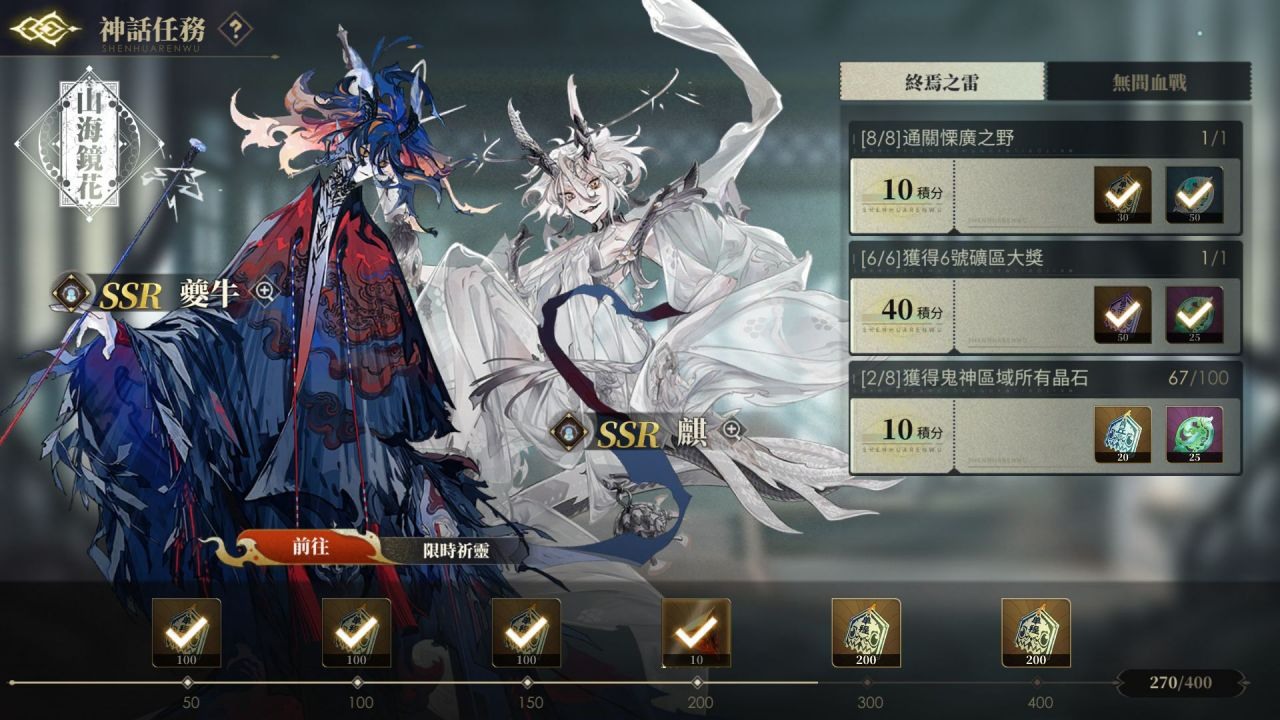The height and width of the screenshot is (720, 1280).
Task: Switch to the 無間血戰 tab
Action: (x=1148, y=80)
